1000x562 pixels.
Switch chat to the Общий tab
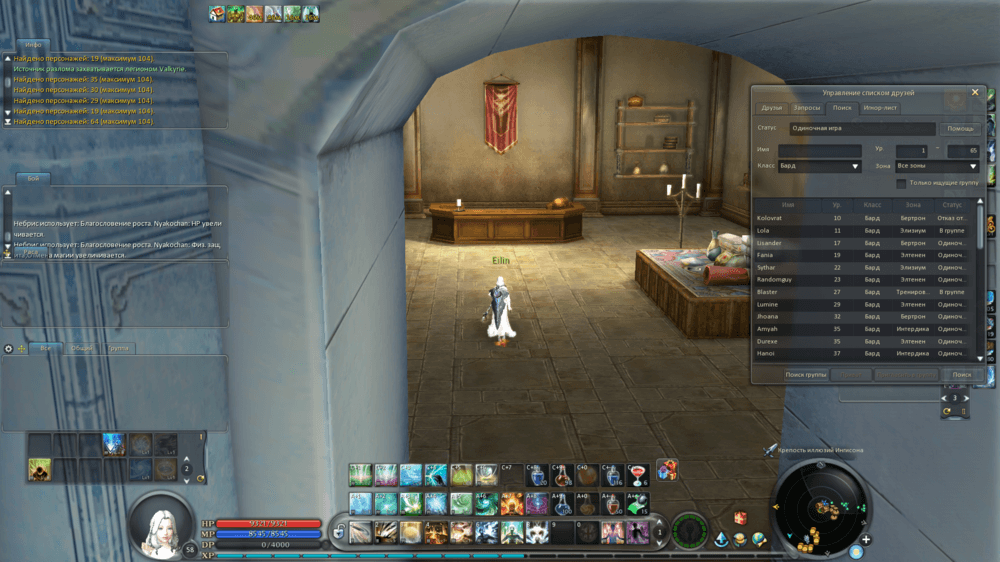click(81, 349)
